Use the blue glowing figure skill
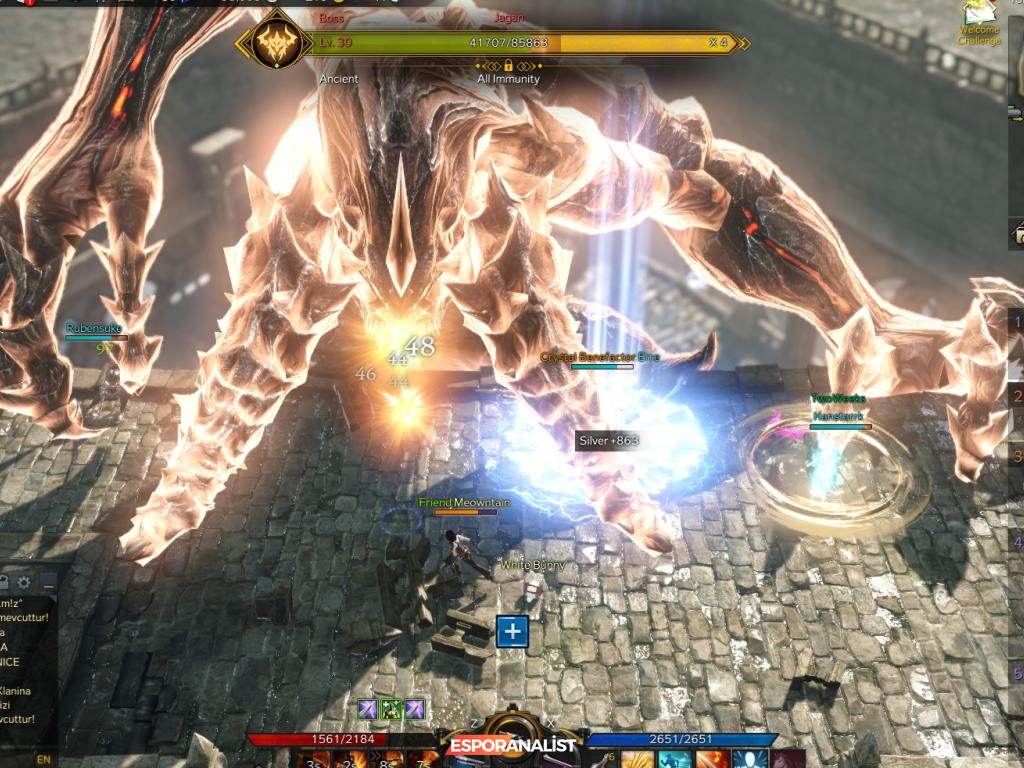 (750, 759)
